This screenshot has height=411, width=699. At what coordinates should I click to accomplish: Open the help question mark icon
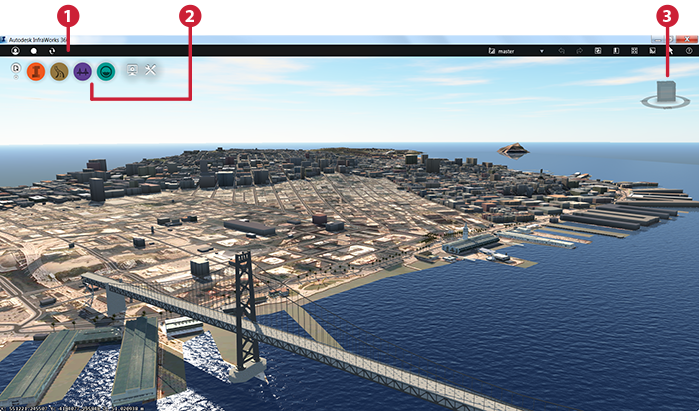click(689, 50)
